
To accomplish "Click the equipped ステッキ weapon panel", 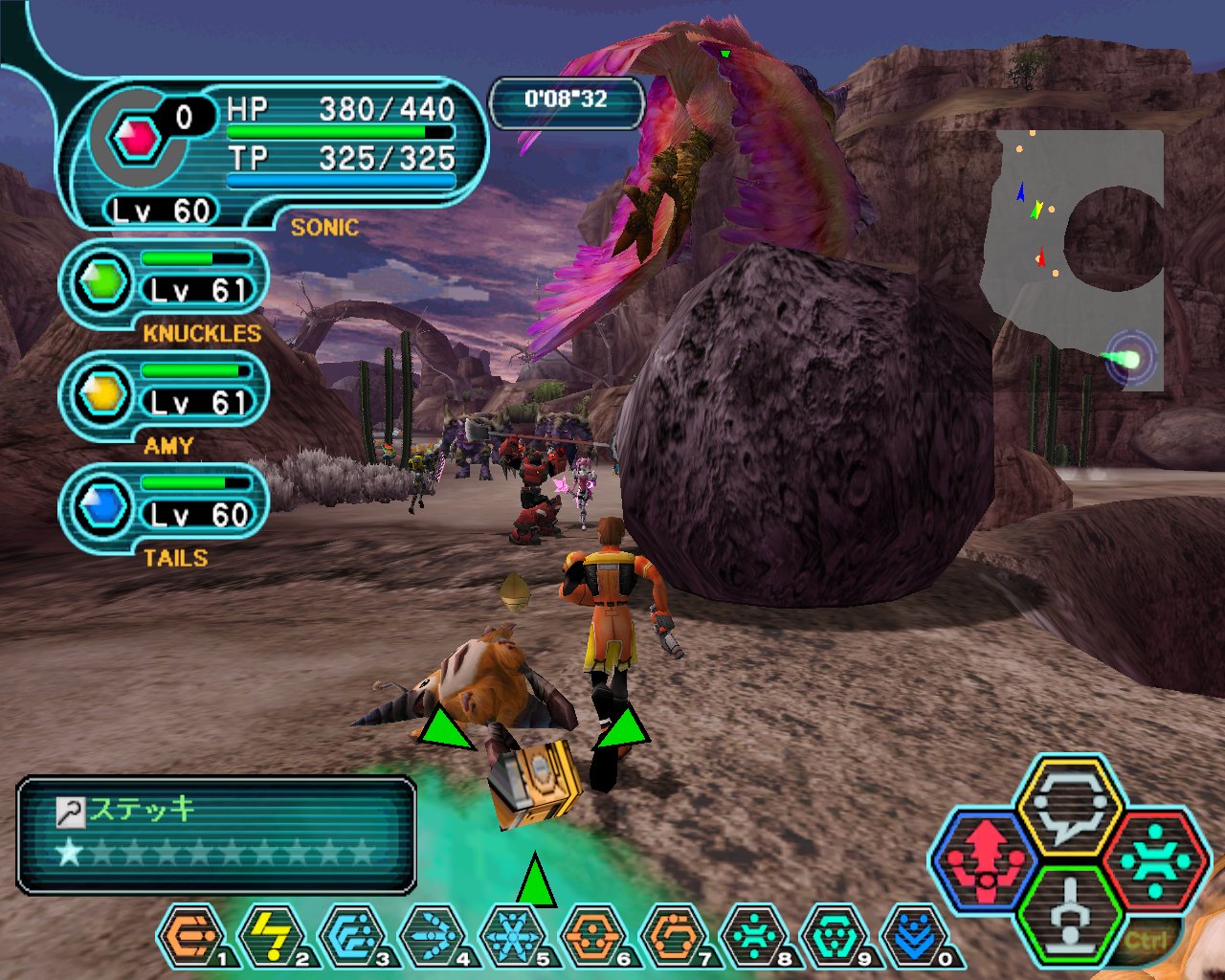I will tap(216, 835).
